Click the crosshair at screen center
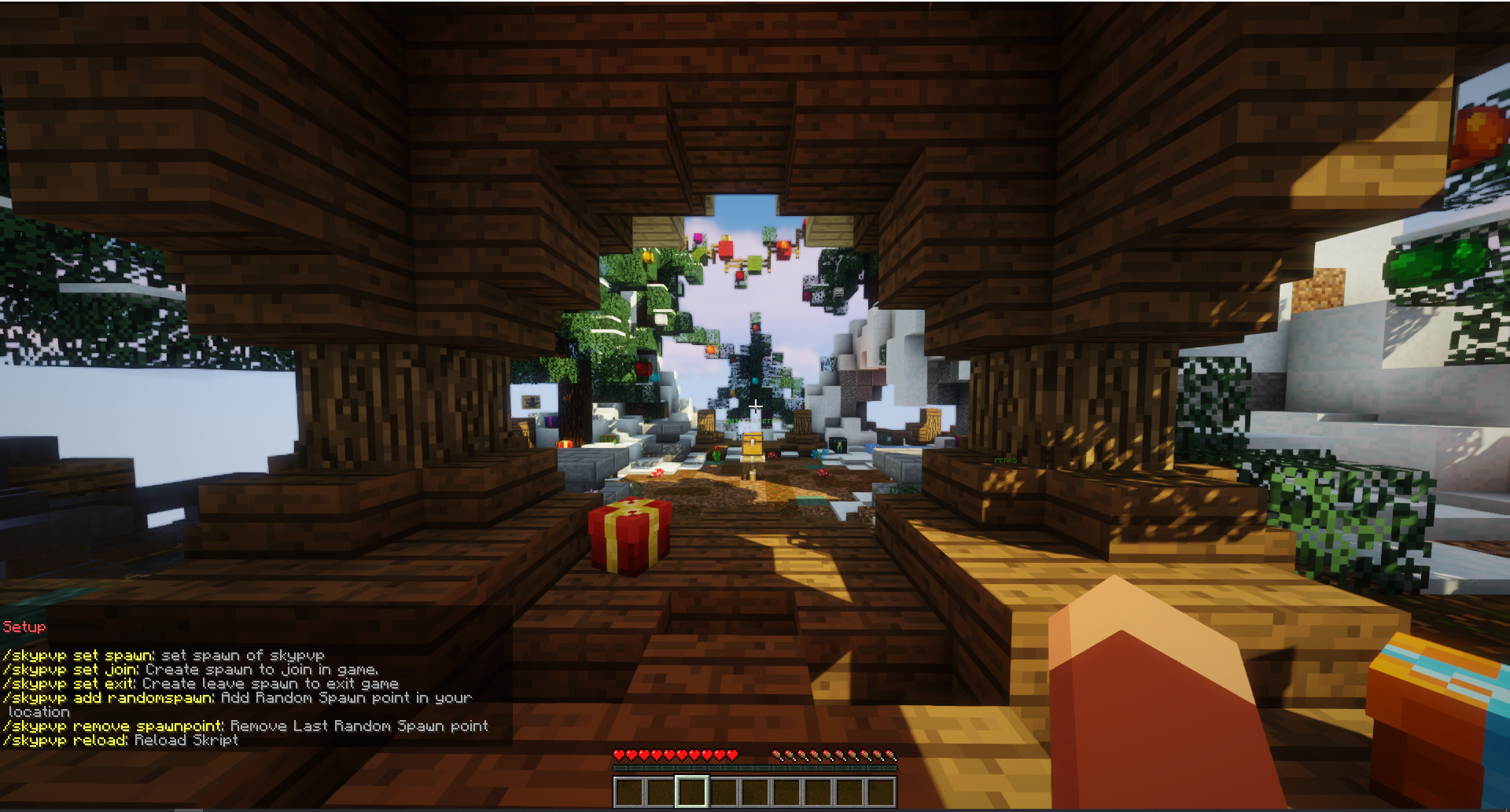1510x812 pixels. [755, 406]
